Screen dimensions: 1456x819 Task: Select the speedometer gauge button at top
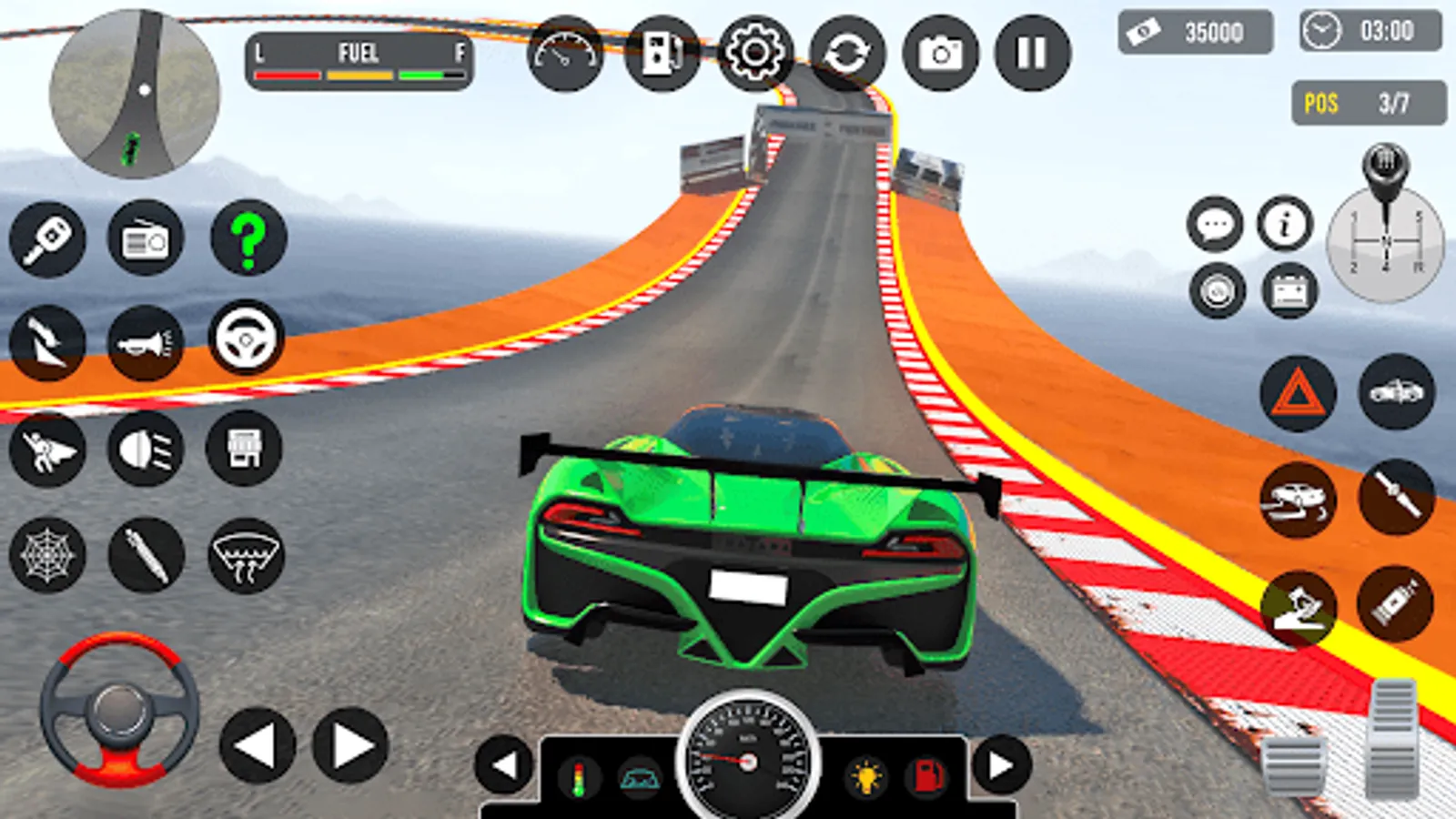(565, 53)
